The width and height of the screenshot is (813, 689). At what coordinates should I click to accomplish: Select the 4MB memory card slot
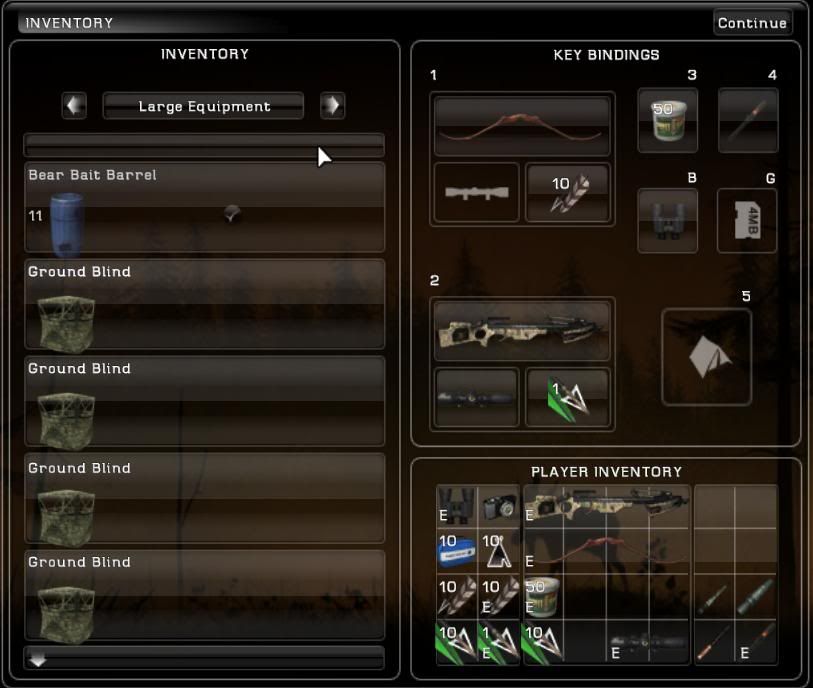coord(747,220)
